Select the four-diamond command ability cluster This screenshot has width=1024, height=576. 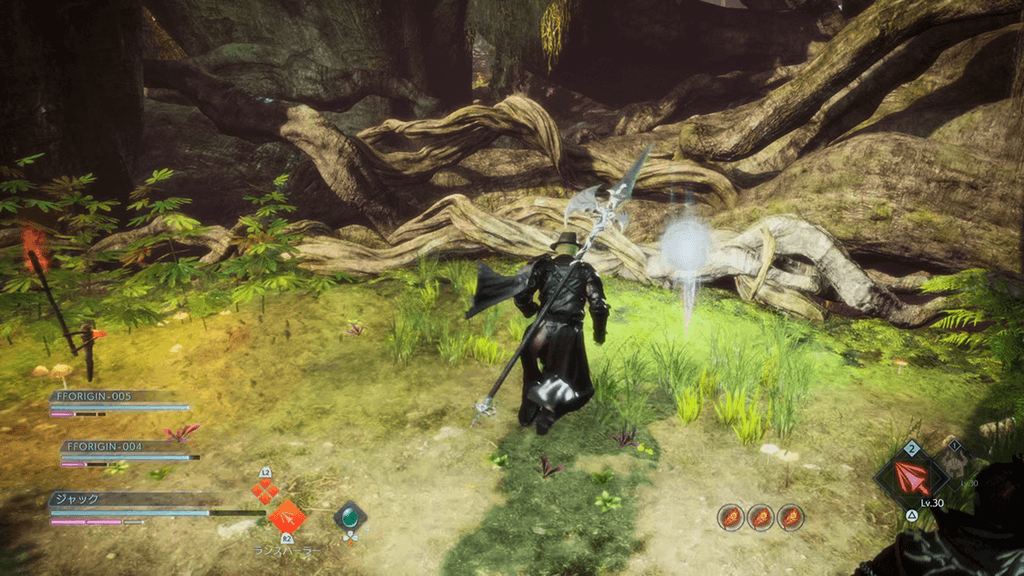[x=265, y=491]
